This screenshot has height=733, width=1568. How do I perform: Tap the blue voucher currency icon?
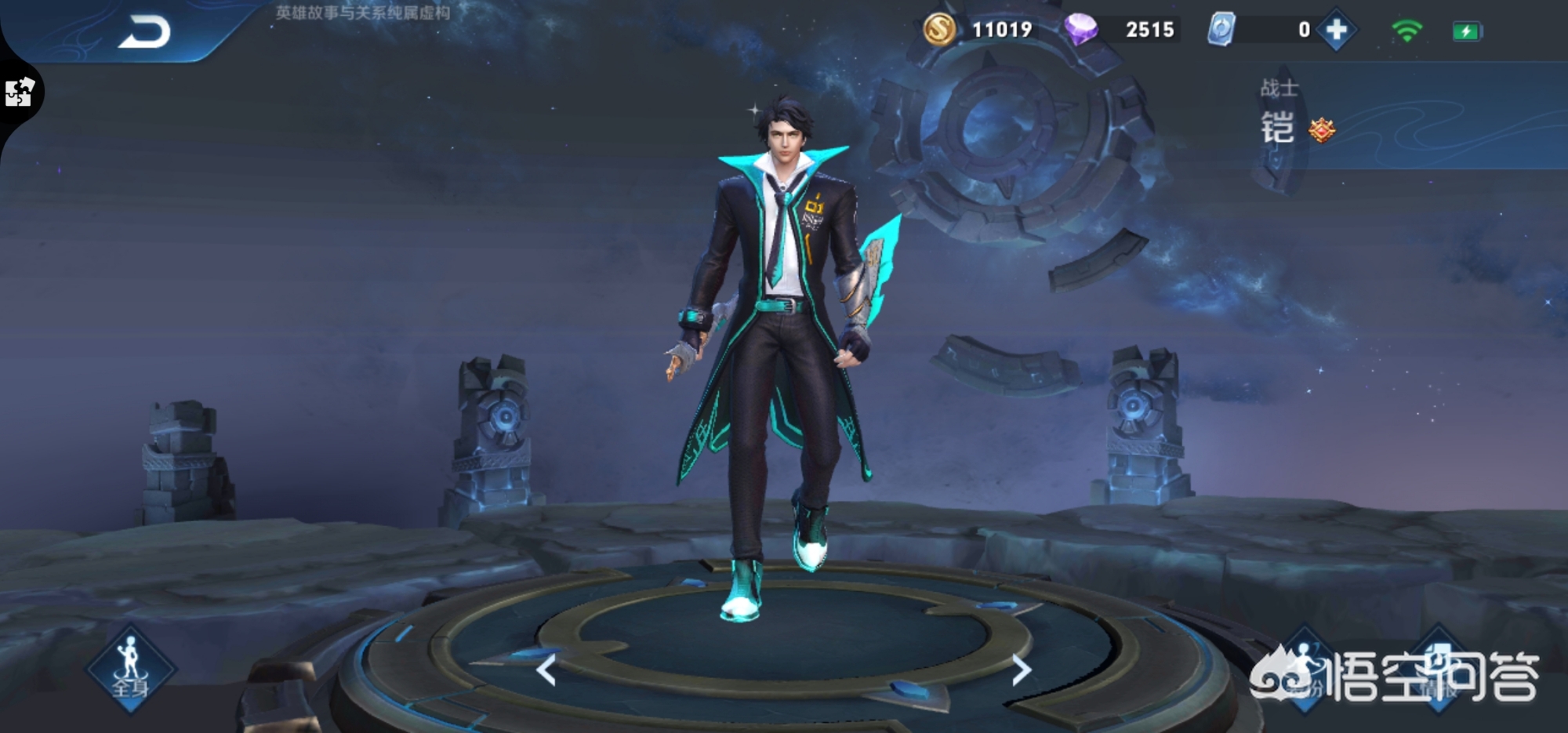pyautogui.click(x=1221, y=30)
